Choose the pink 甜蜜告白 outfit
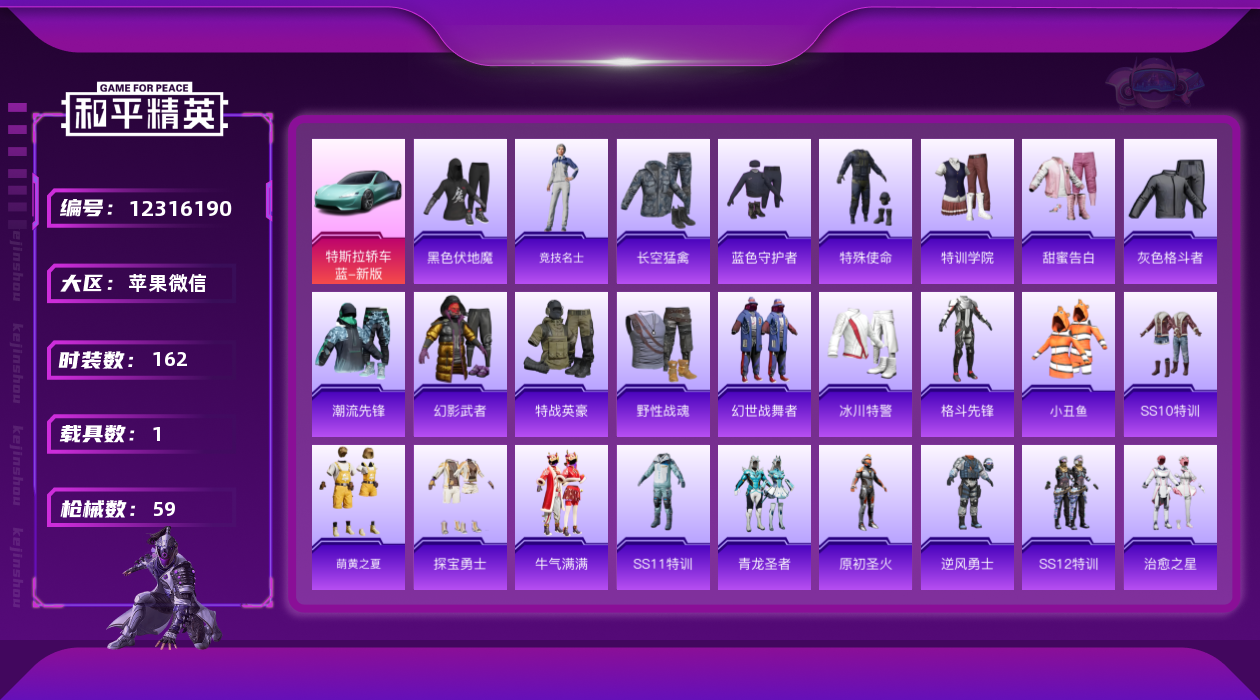The image size is (1260, 700). point(1068,211)
